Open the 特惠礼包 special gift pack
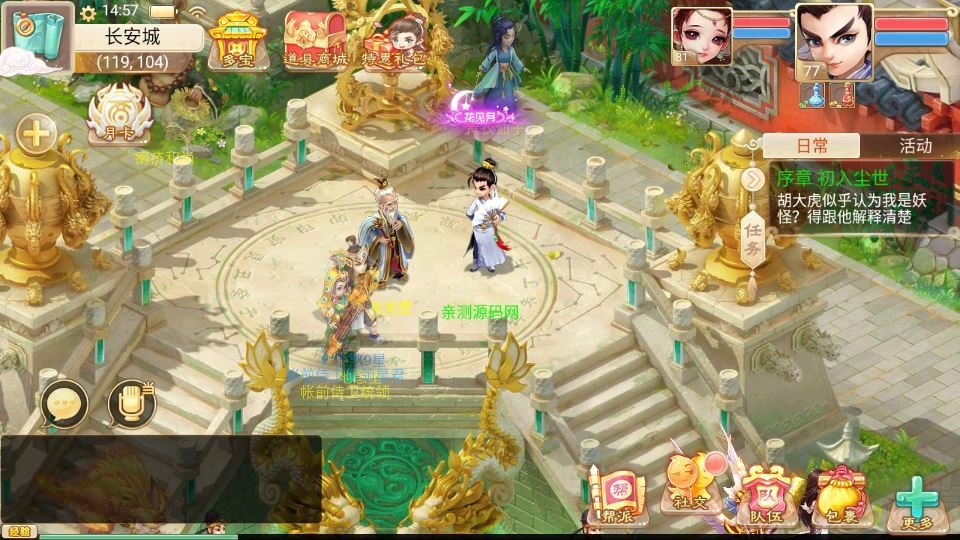960x540 pixels. 393,40
